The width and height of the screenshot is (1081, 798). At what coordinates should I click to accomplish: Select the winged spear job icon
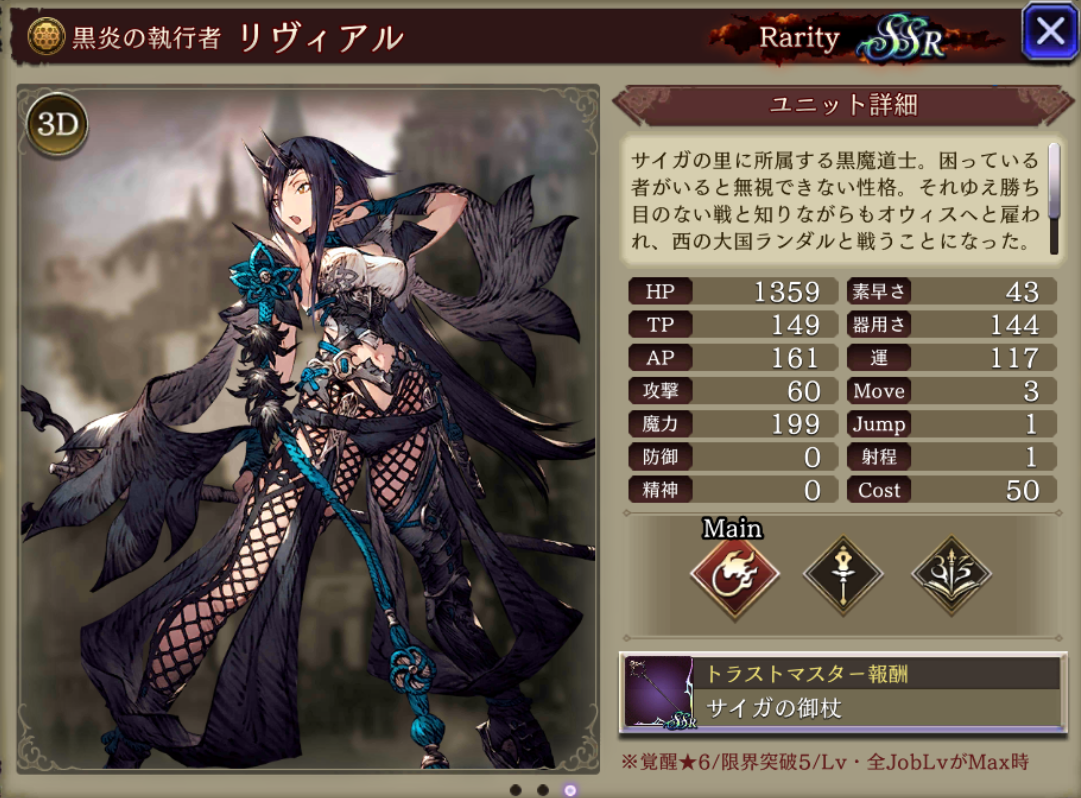[x=951, y=575]
